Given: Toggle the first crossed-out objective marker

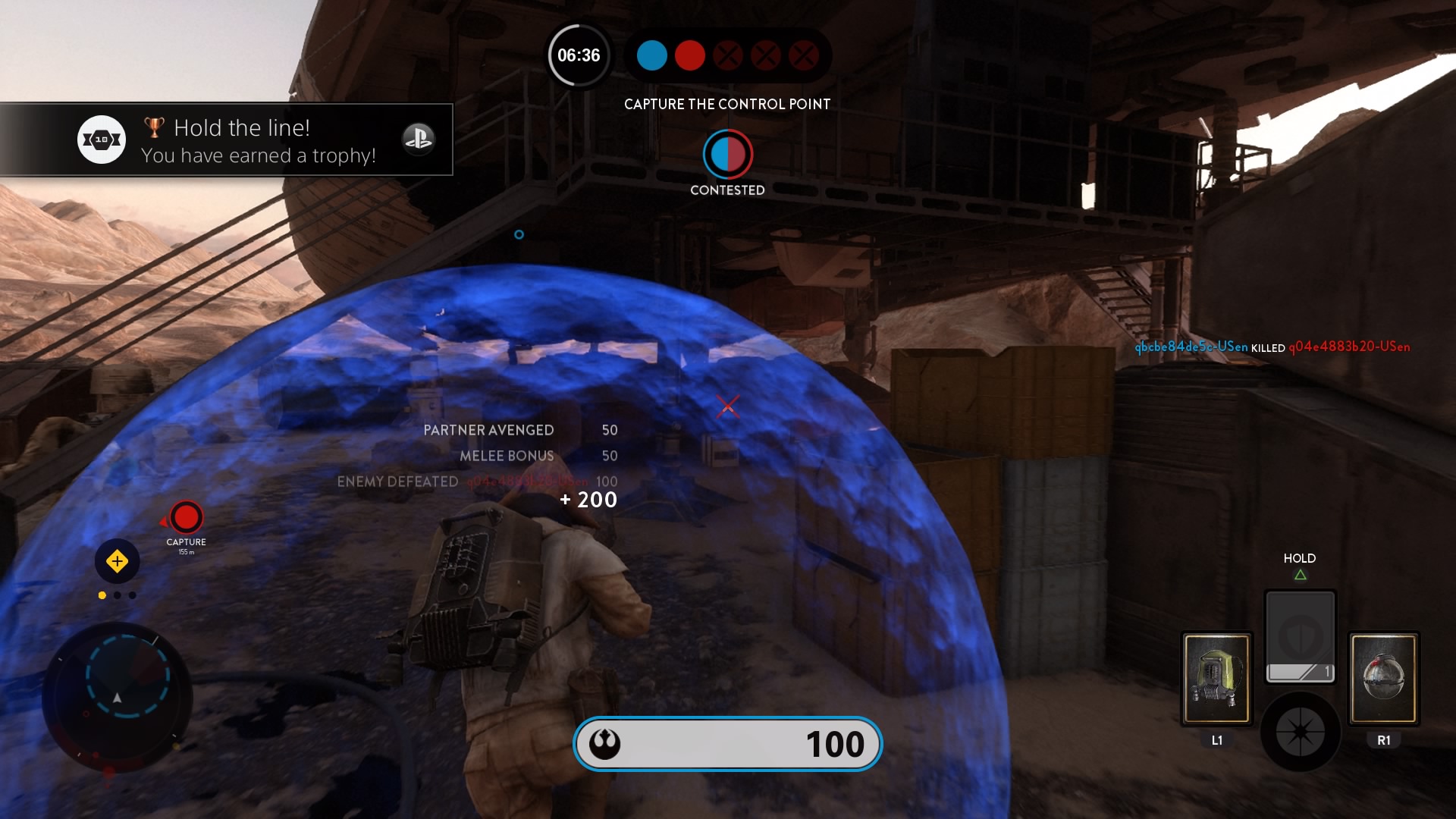Looking at the screenshot, I should tap(727, 55).
